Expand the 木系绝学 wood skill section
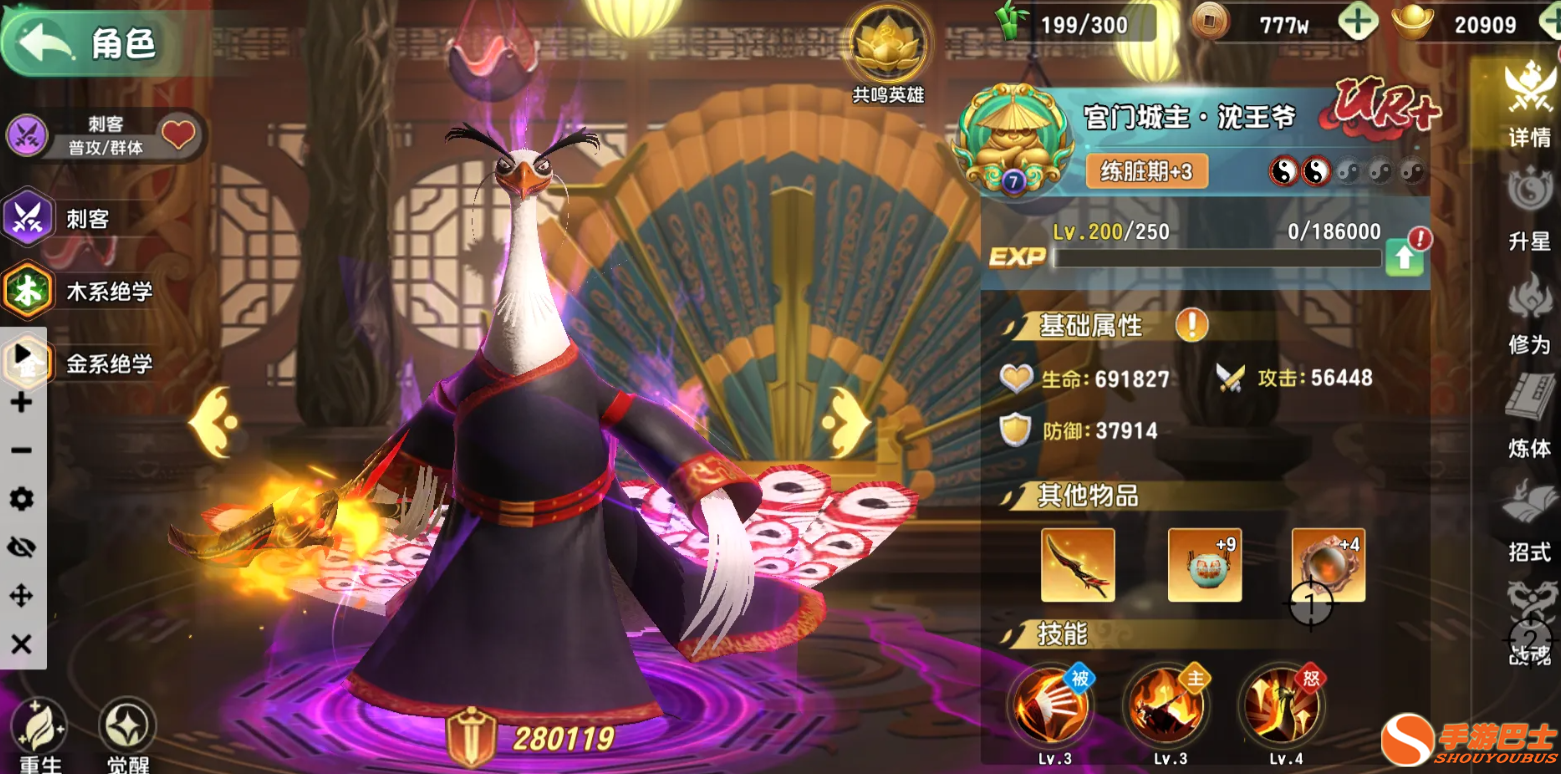The image size is (1561, 774). 80,291
